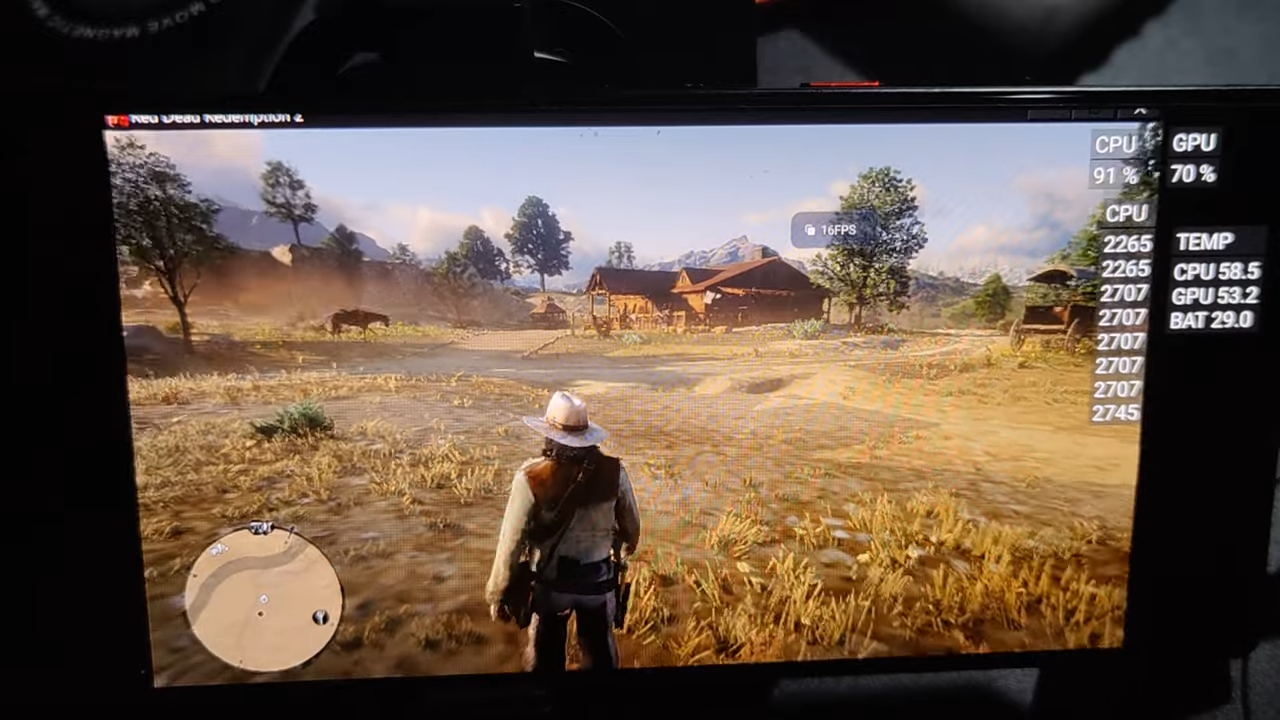This screenshot has height=720, width=1280.
Task: Toggle the FPS counter overlay
Action: point(832,230)
